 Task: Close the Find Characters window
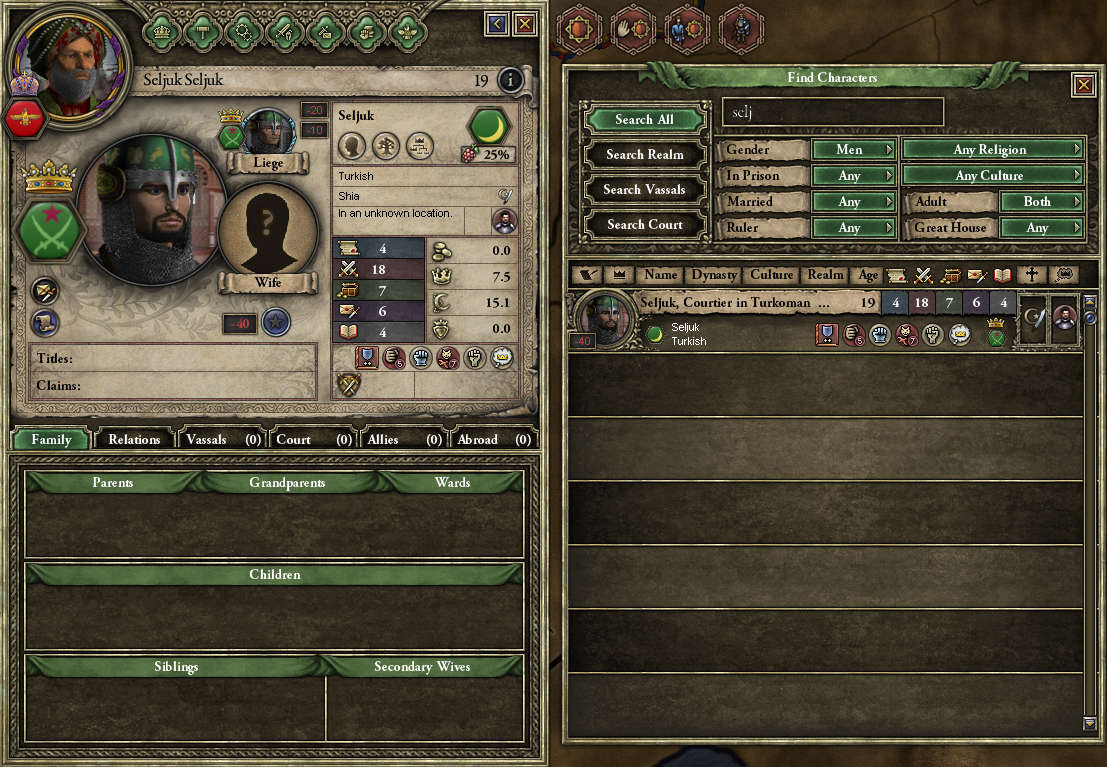1083,85
